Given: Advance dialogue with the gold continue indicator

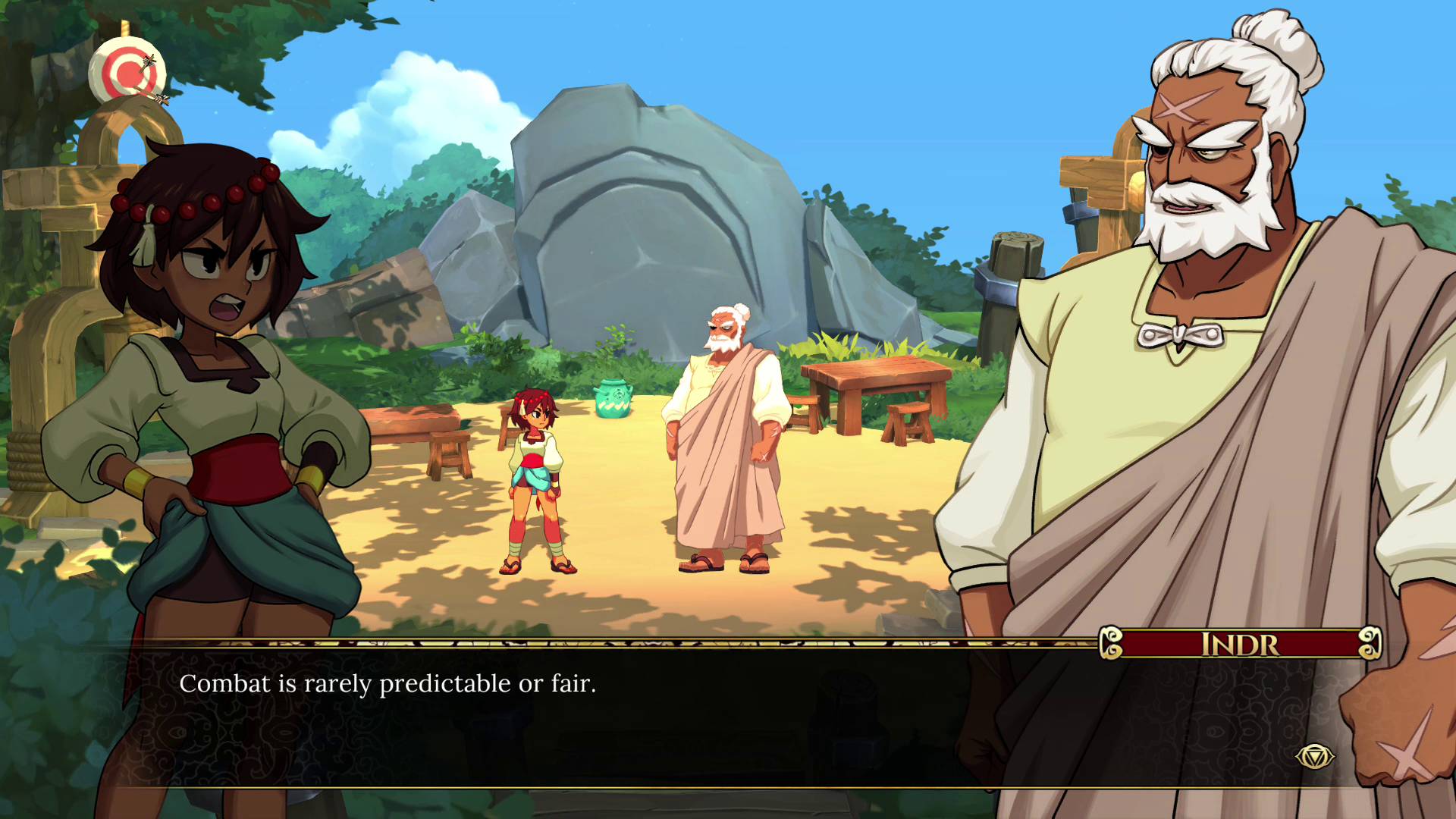Looking at the screenshot, I should 1314,756.
